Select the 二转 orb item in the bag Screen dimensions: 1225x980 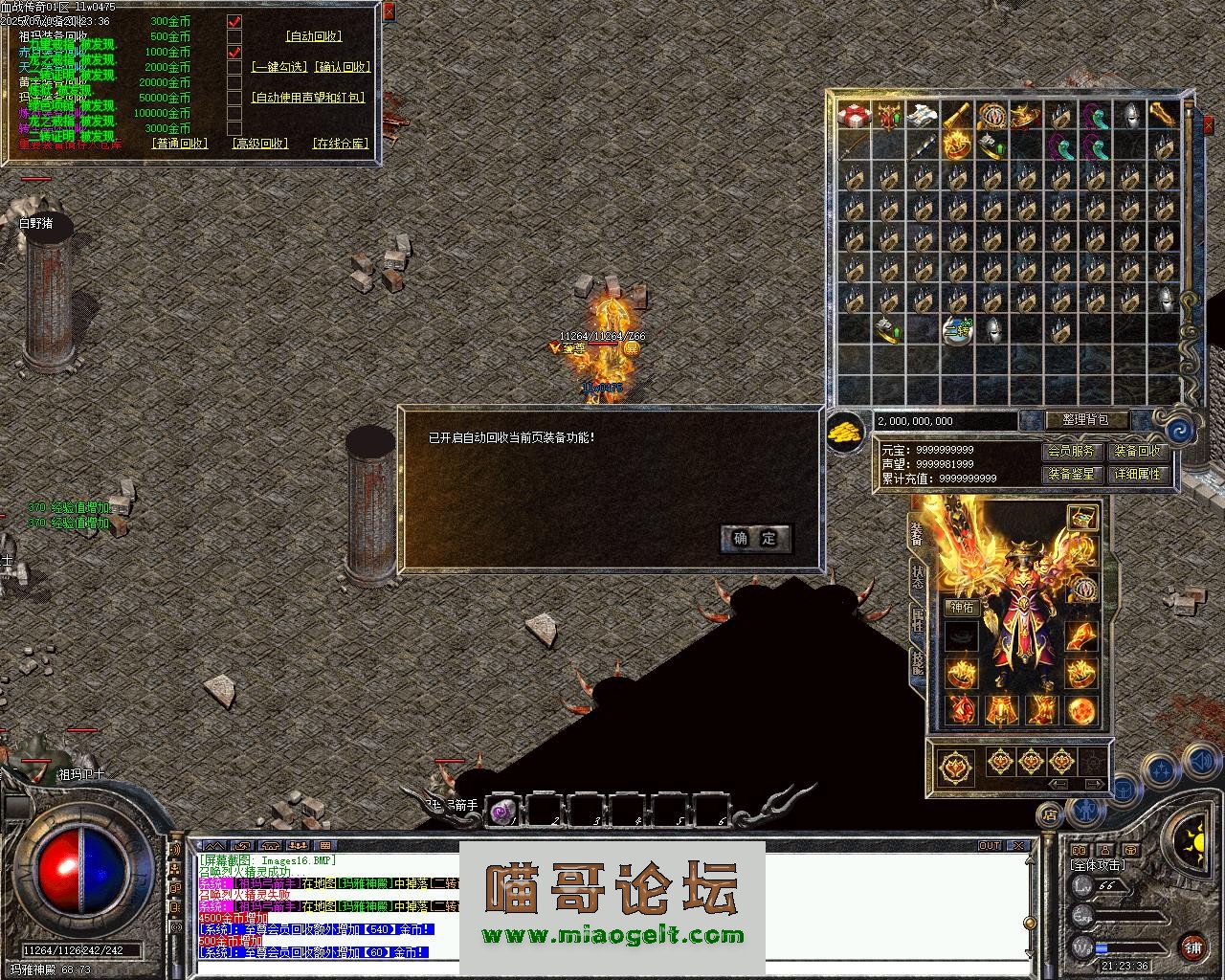[x=957, y=330]
